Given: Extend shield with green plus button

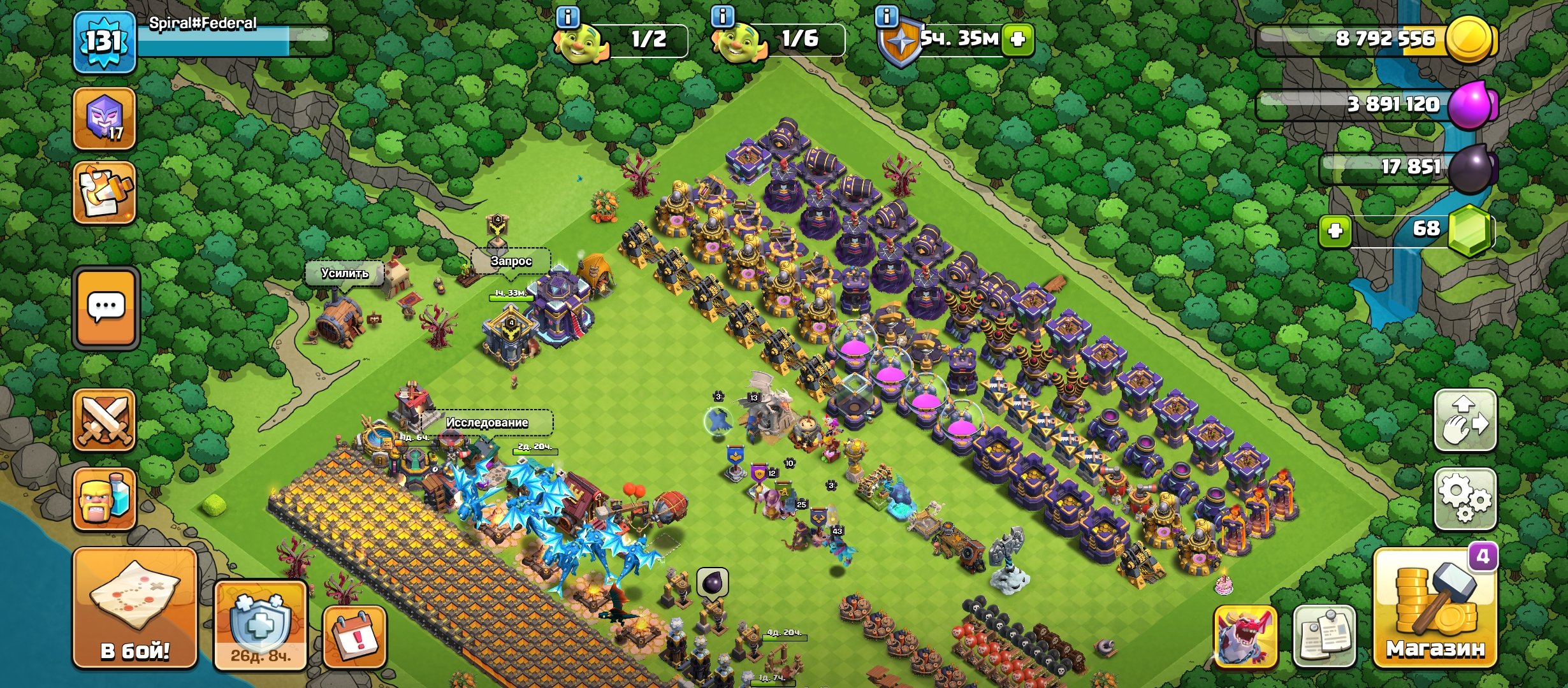Looking at the screenshot, I should point(1017,39).
